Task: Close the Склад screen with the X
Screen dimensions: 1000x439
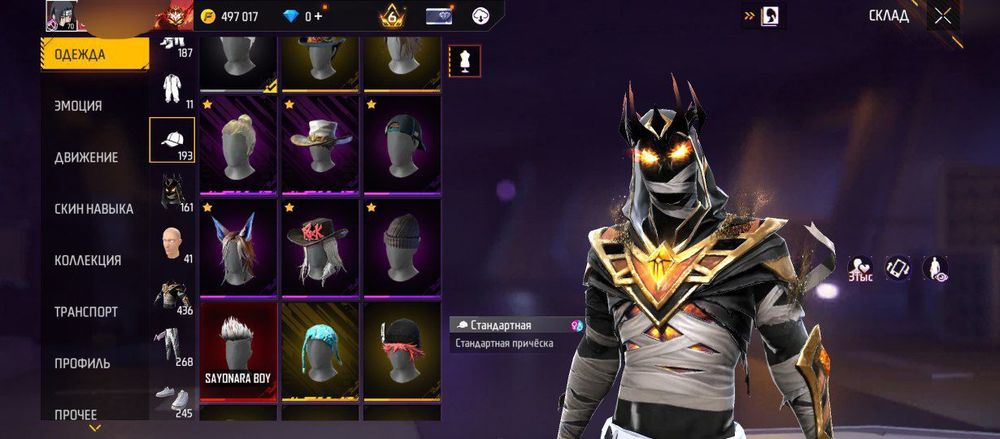Action: point(942,15)
